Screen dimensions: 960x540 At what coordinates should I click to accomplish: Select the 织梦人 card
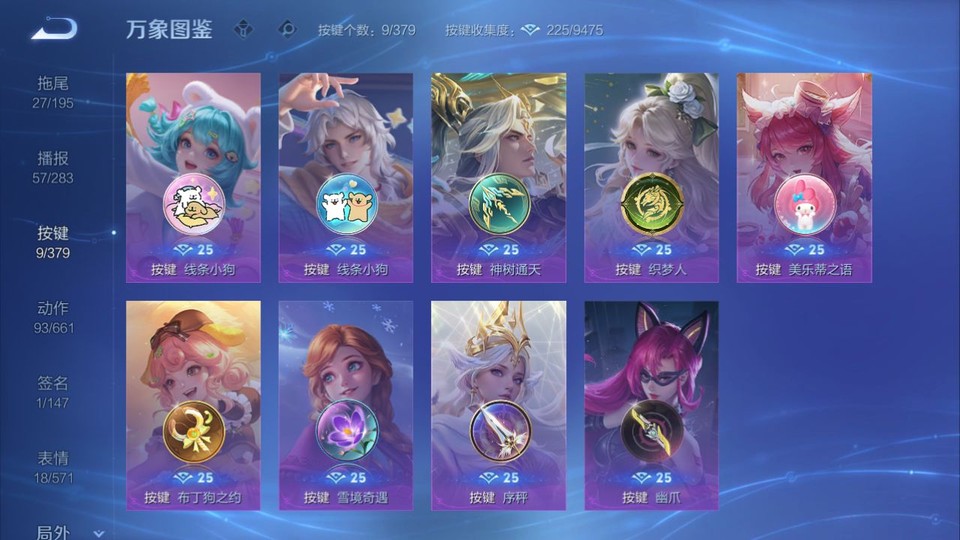click(x=651, y=177)
